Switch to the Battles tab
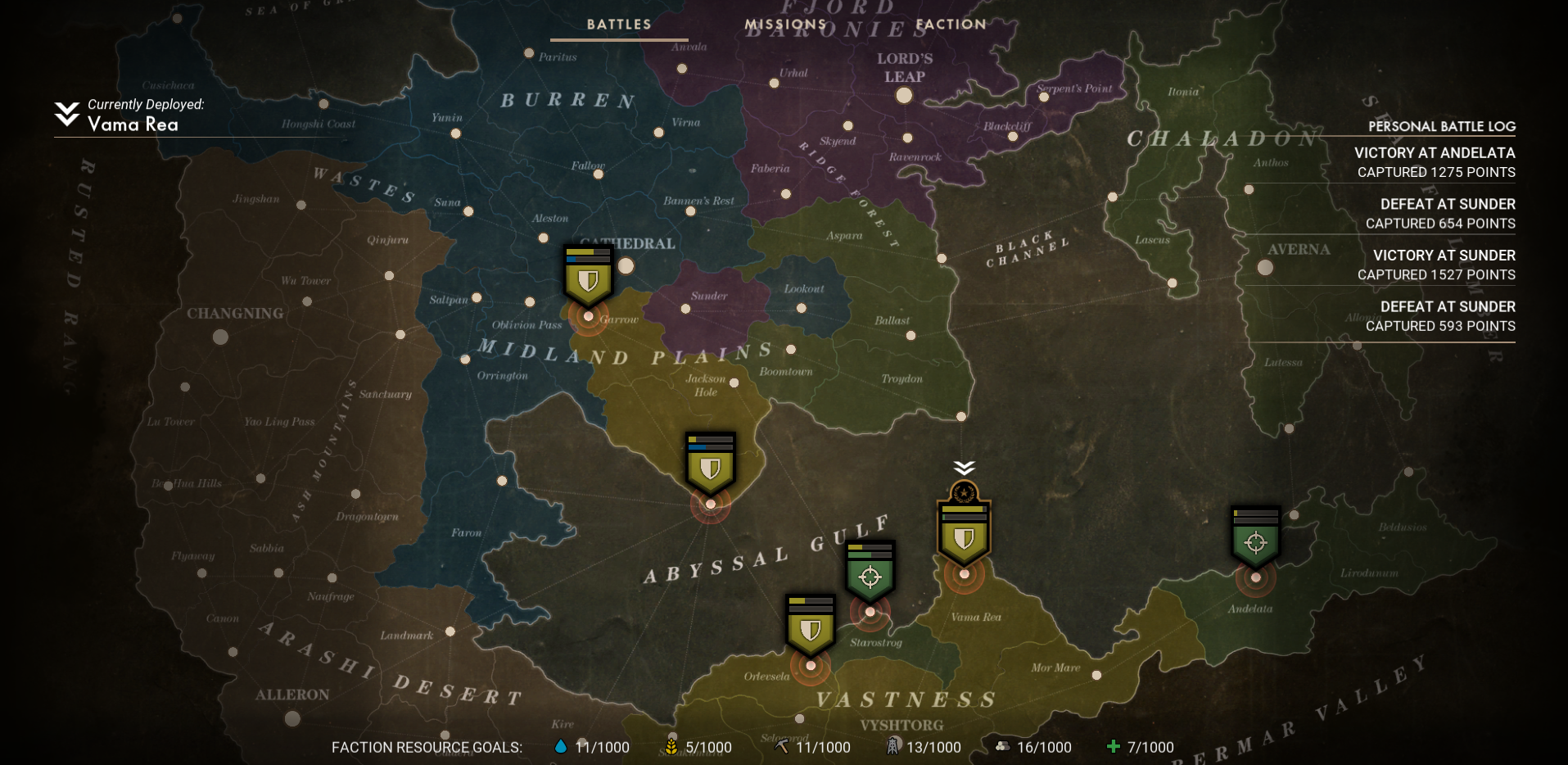The width and height of the screenshot is (1568, 765). 619,25
